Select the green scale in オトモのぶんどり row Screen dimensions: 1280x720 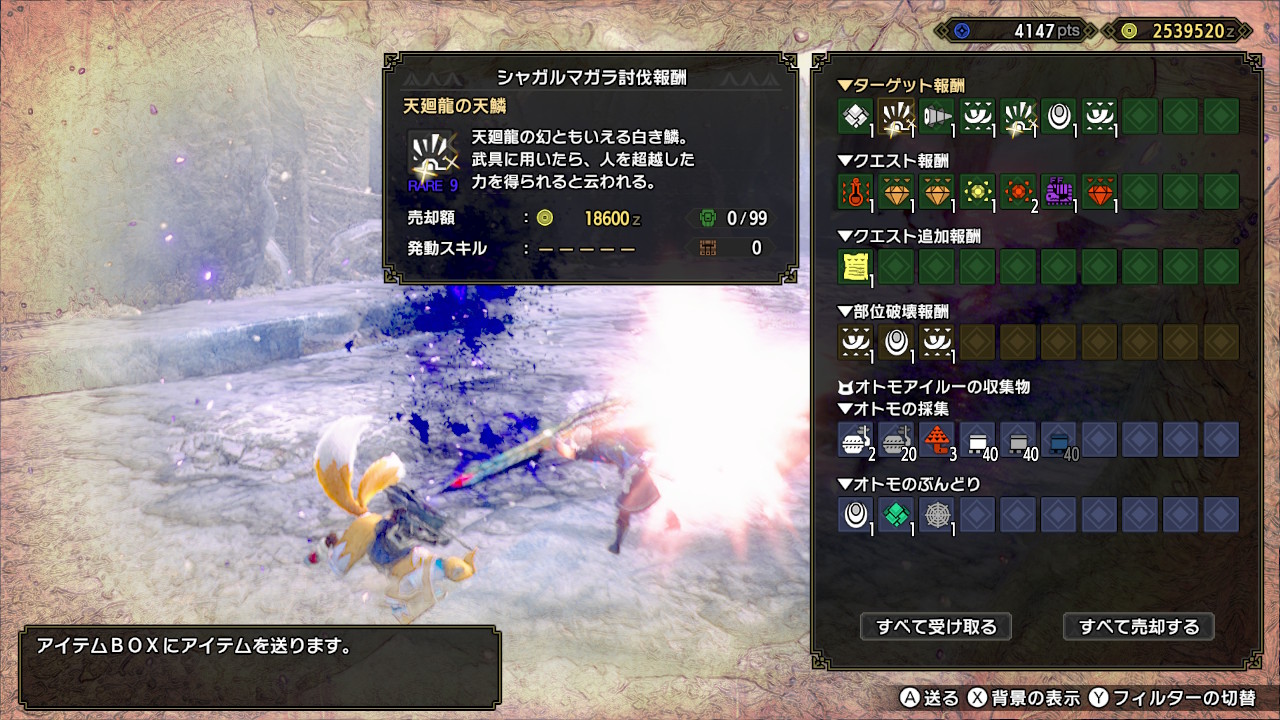click(895, 514)
